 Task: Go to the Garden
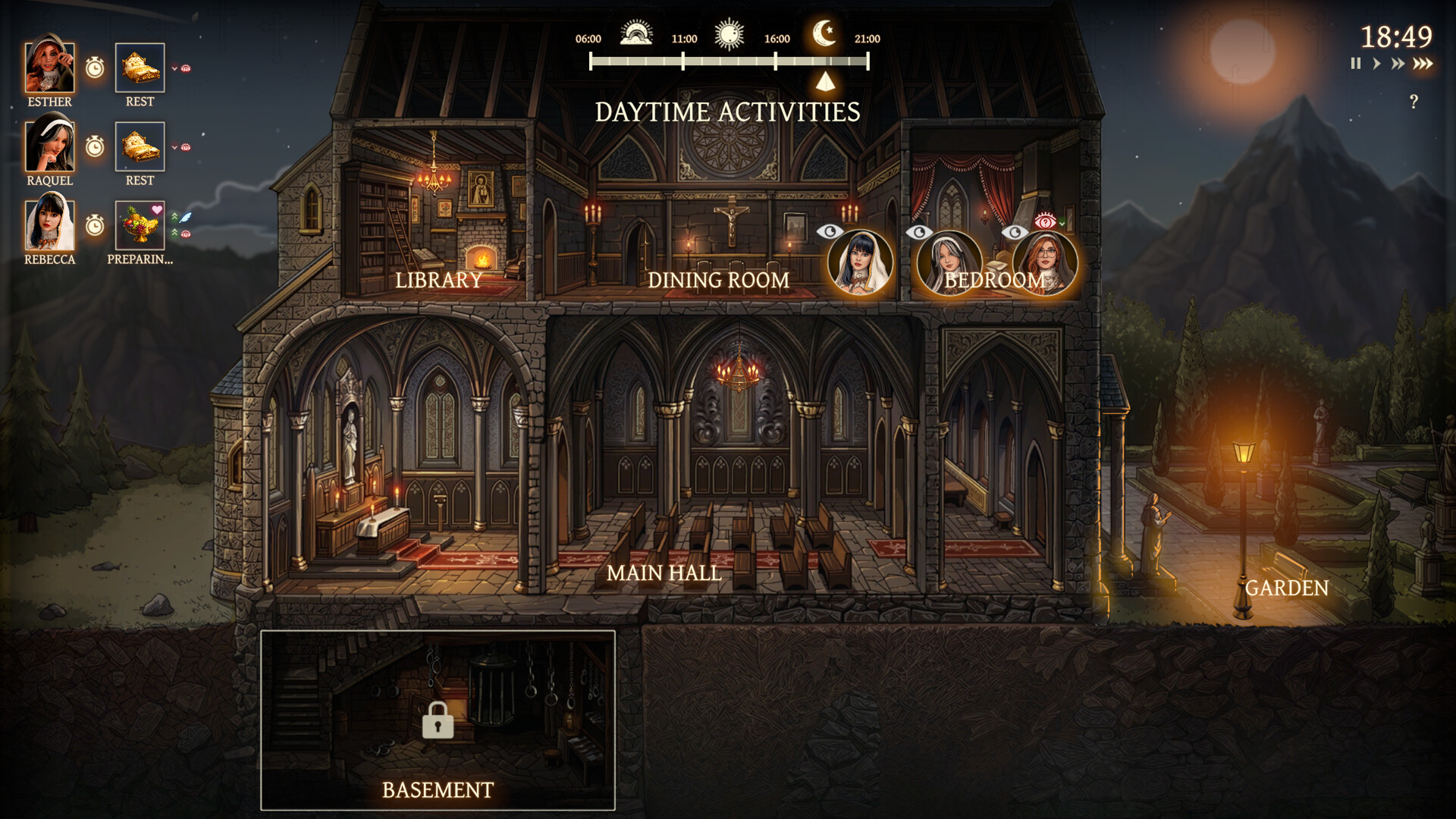pos(1286,588)
